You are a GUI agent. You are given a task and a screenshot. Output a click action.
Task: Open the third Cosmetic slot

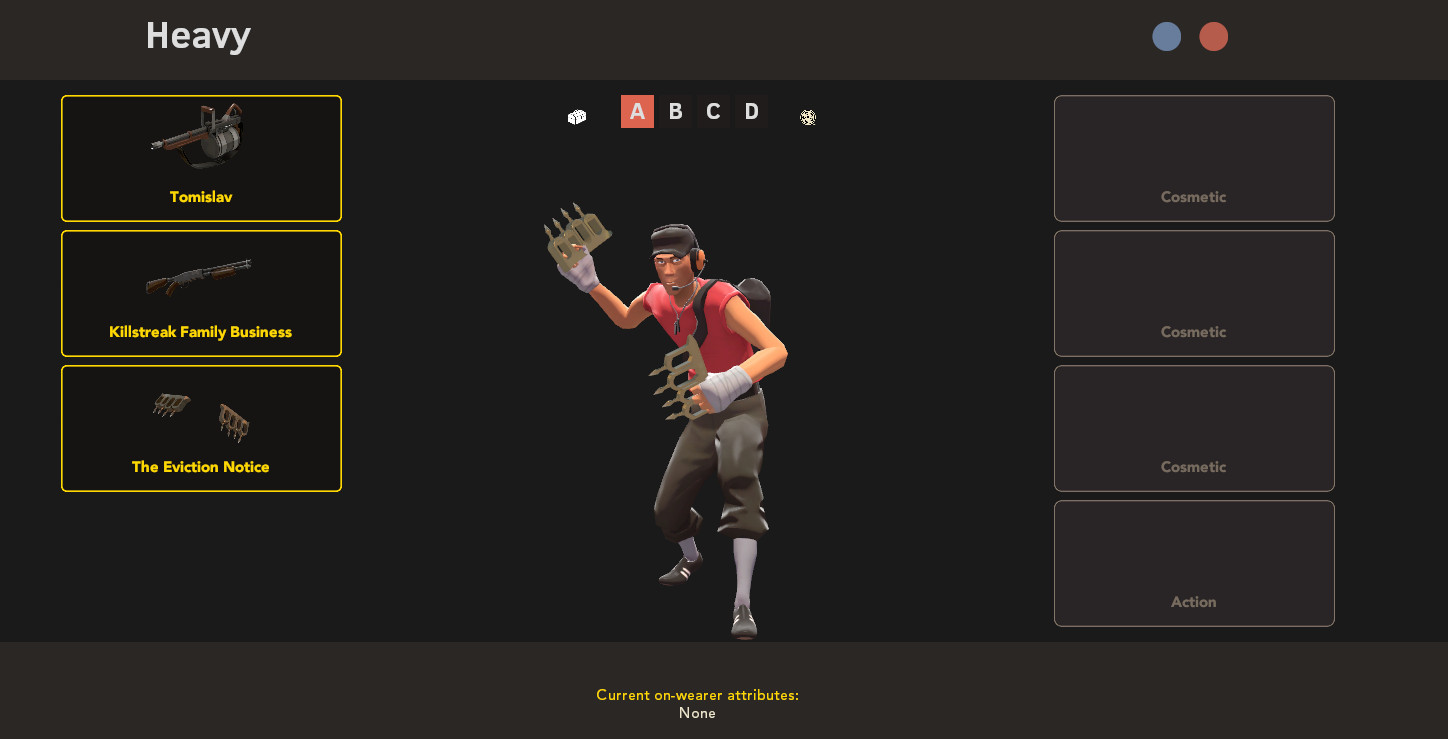(1193, 428)
